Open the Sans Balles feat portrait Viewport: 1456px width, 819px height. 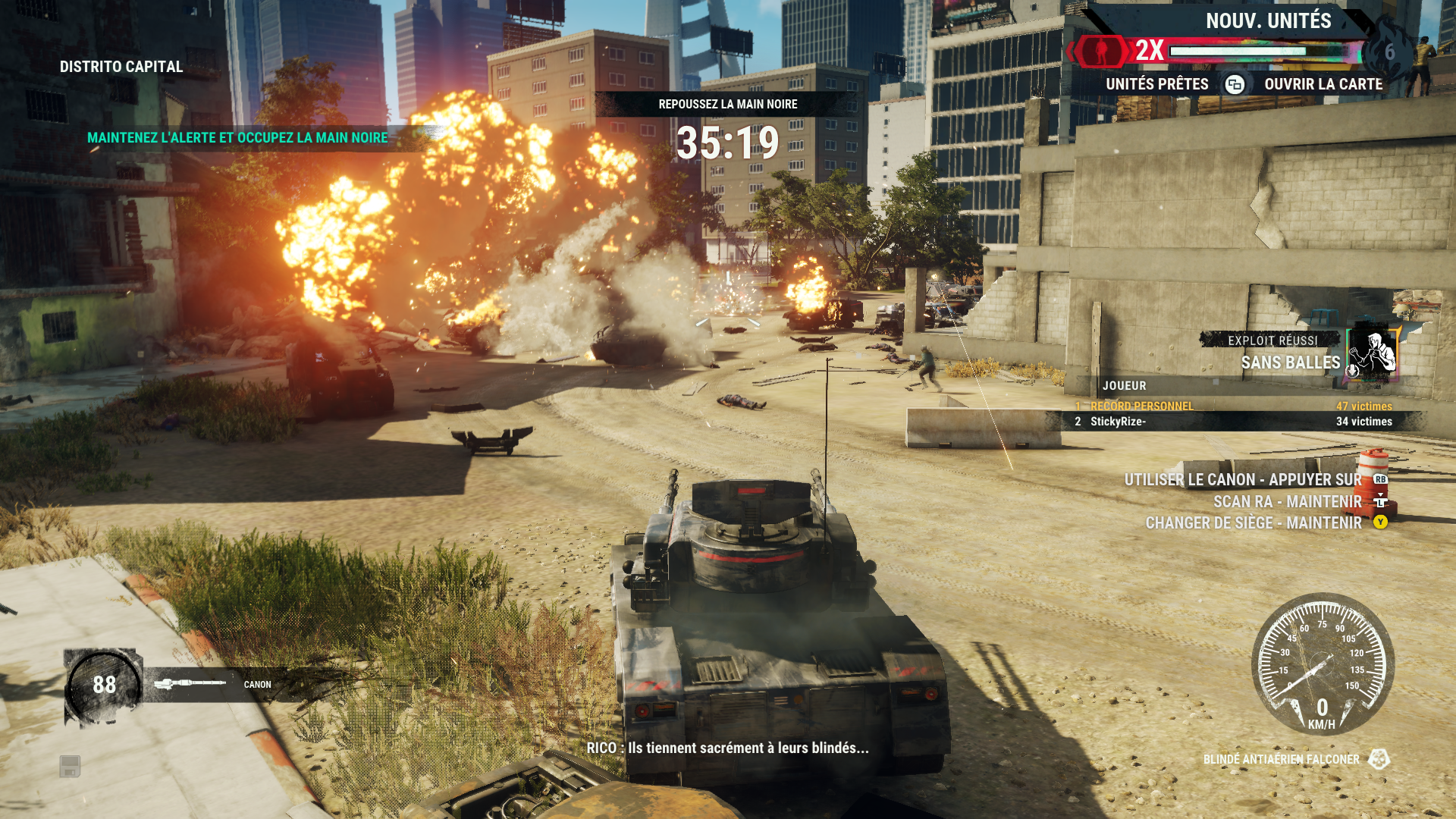[x=1373, y=352]
